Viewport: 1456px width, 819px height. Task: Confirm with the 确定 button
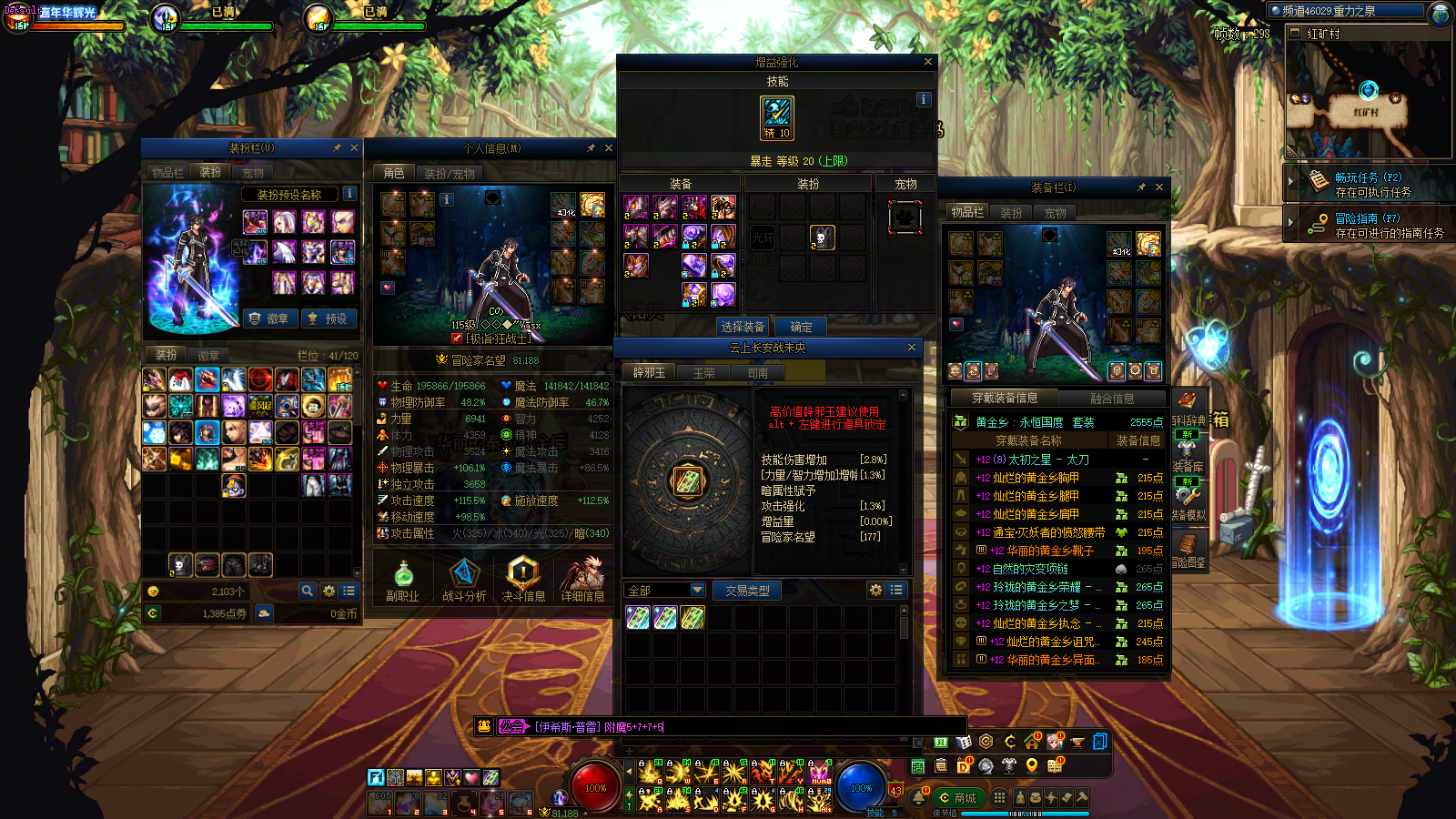click(x=801, y=327)
